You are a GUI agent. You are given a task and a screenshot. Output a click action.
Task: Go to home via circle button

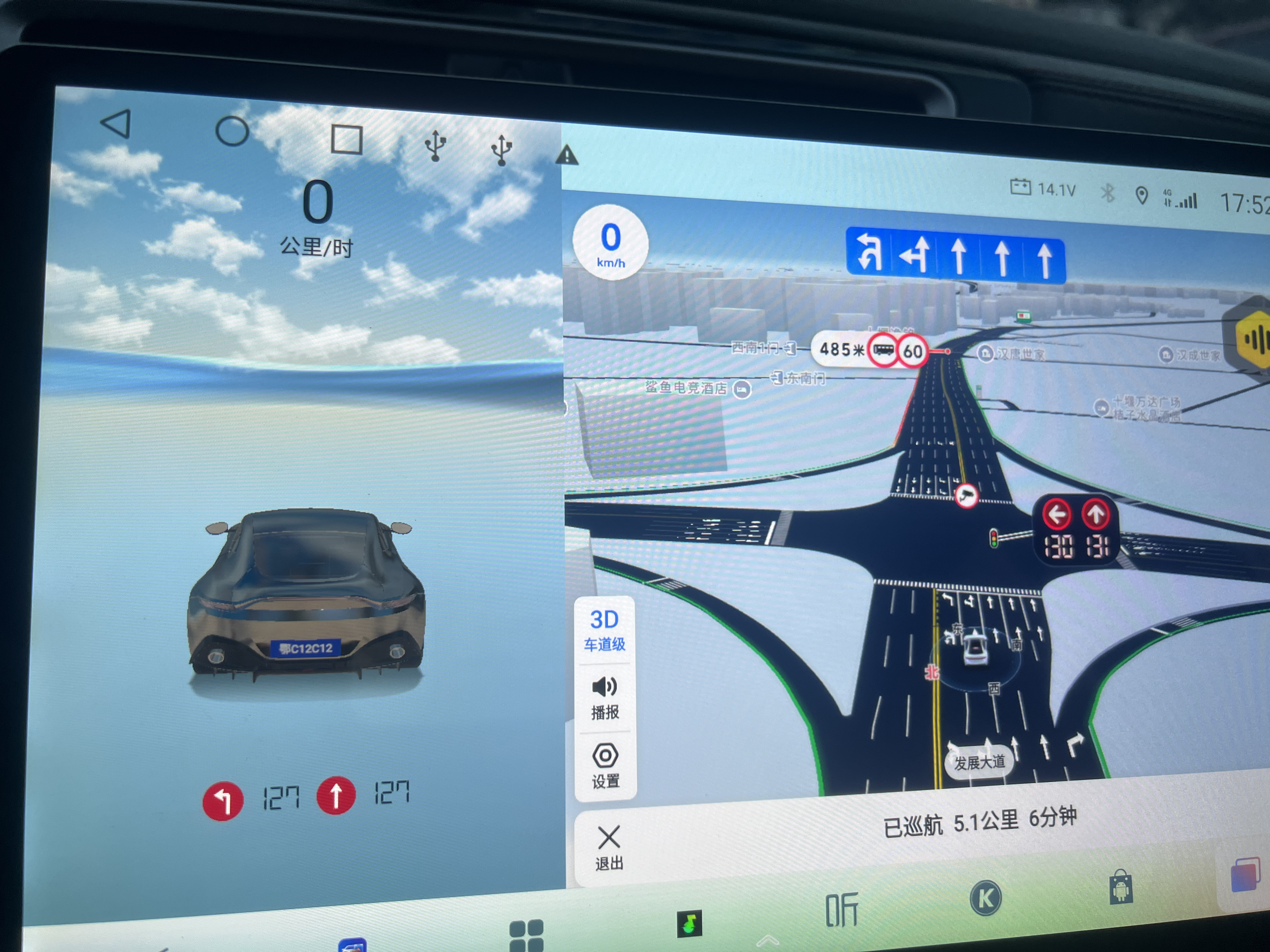[232, 131]
